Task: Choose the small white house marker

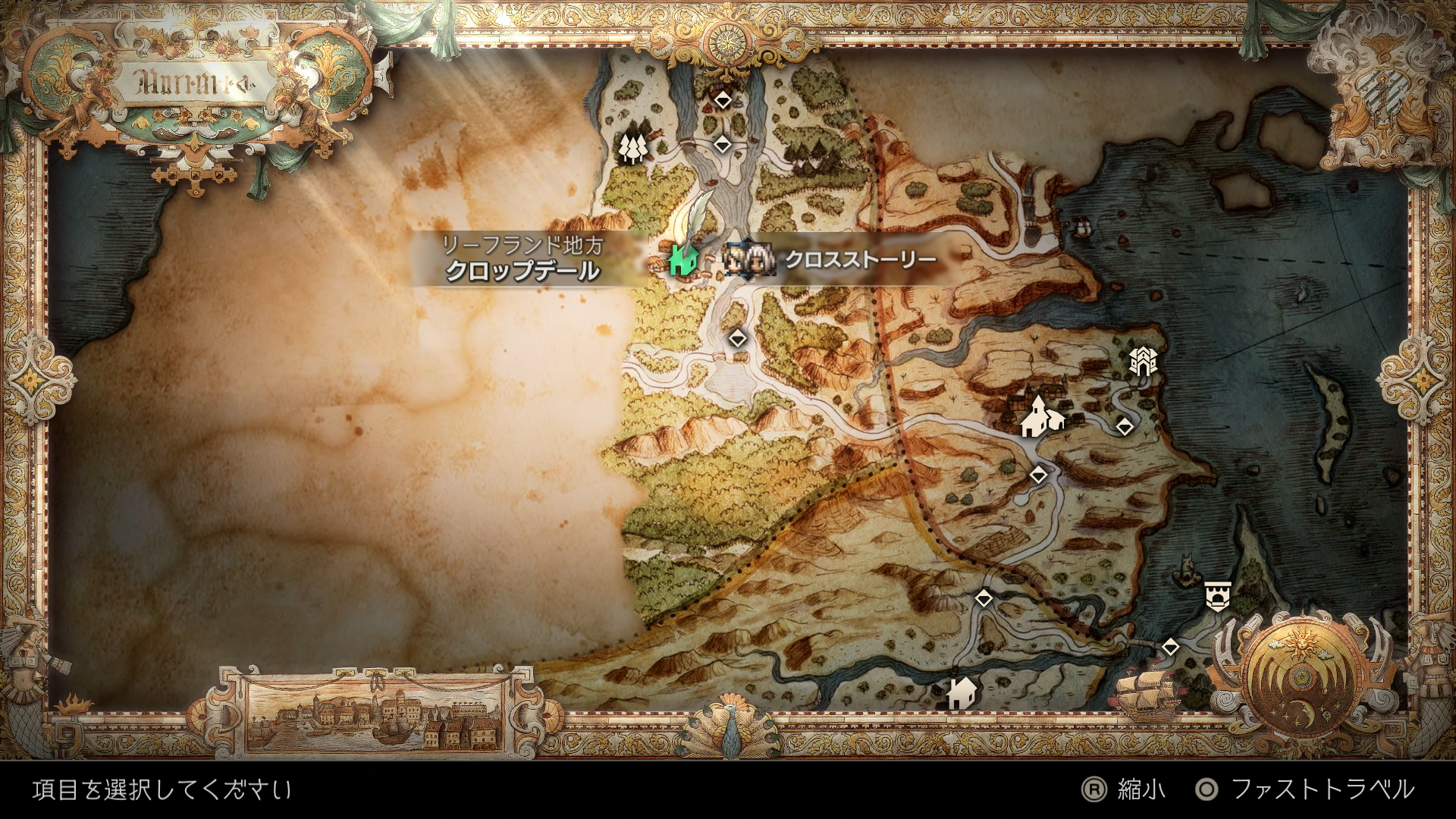Action: coord(962,692)
